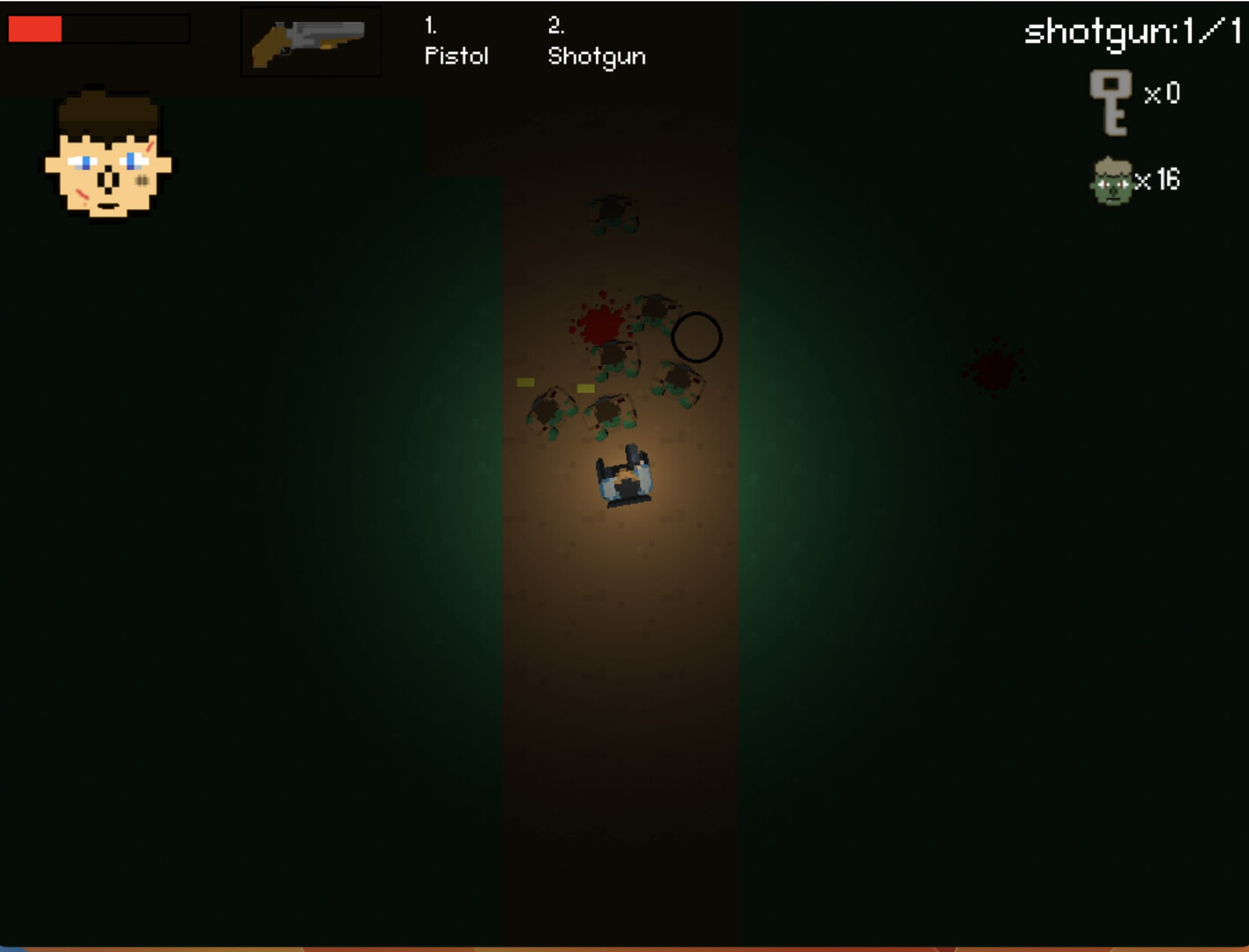Click the blood stain on the right dark area
The width and height of the screenshot is (1249, 952).
point(993,365)
